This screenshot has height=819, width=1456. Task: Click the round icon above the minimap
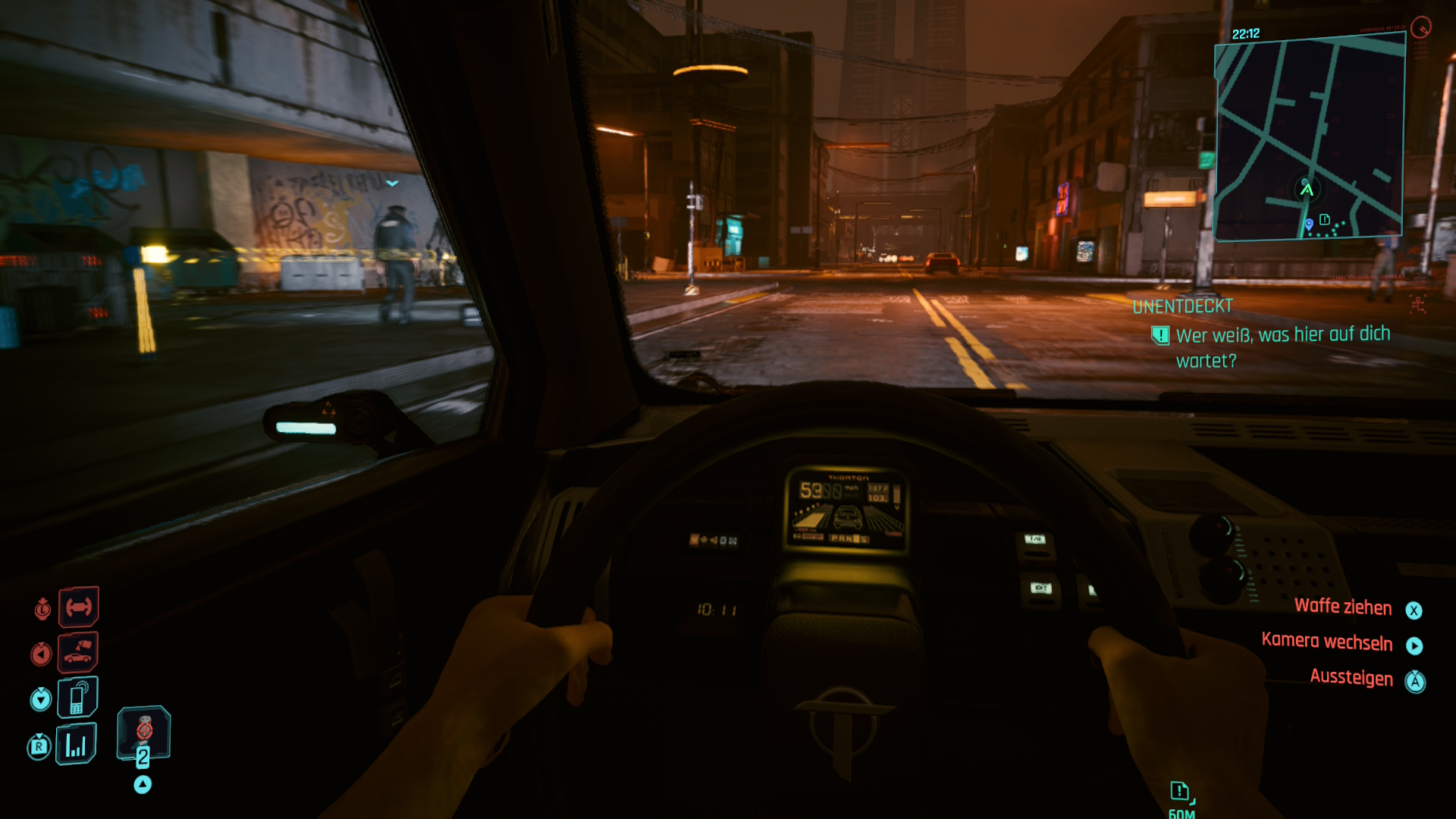1420,27
